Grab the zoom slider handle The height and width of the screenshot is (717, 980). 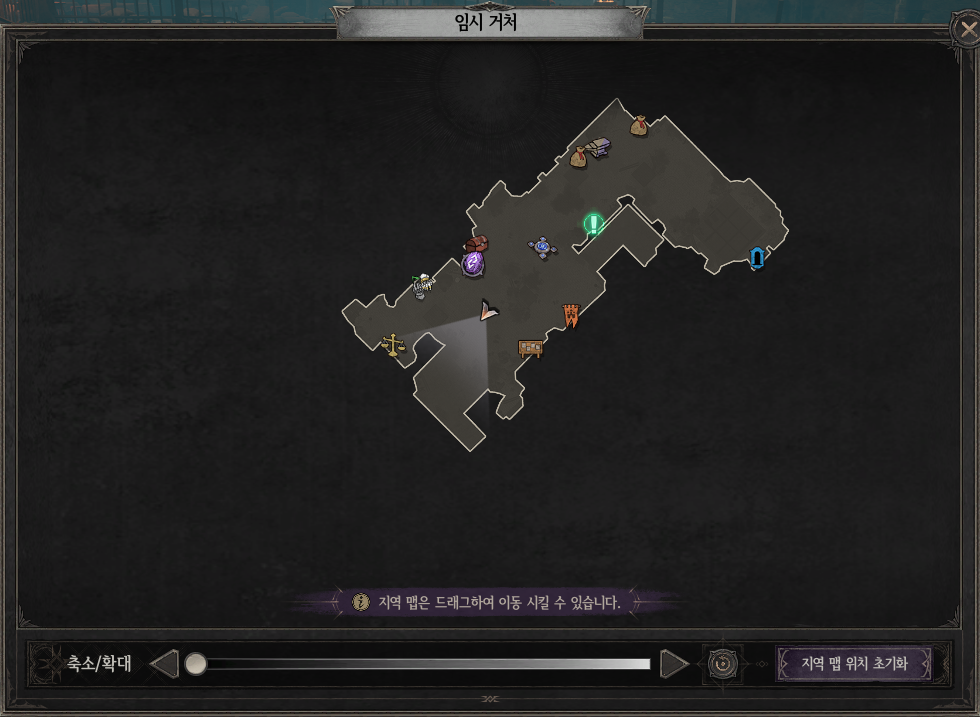pos(196,663)
